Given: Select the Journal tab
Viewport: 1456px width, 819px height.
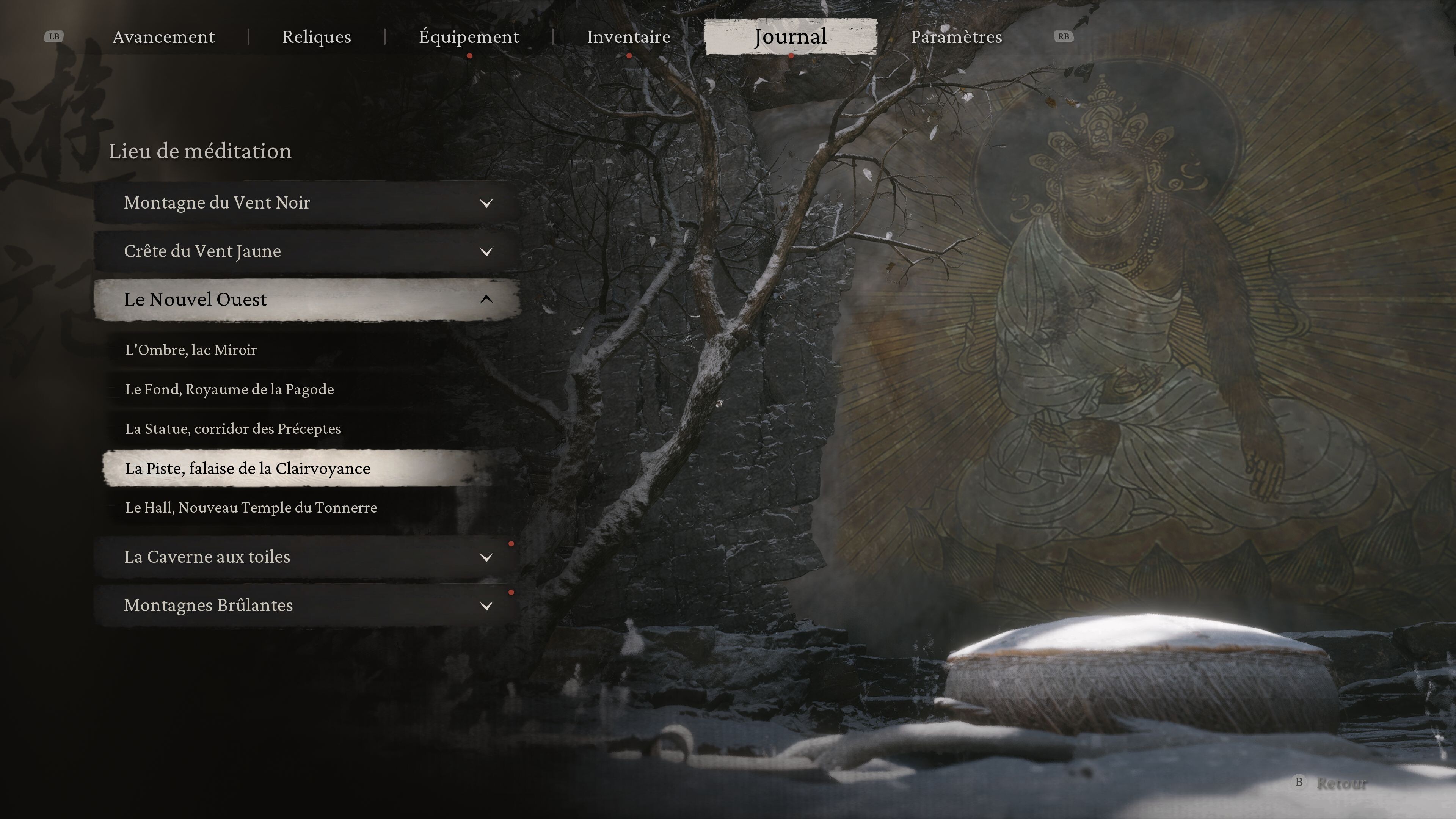Looking at the screenshot, I should [x=790, y=37].
